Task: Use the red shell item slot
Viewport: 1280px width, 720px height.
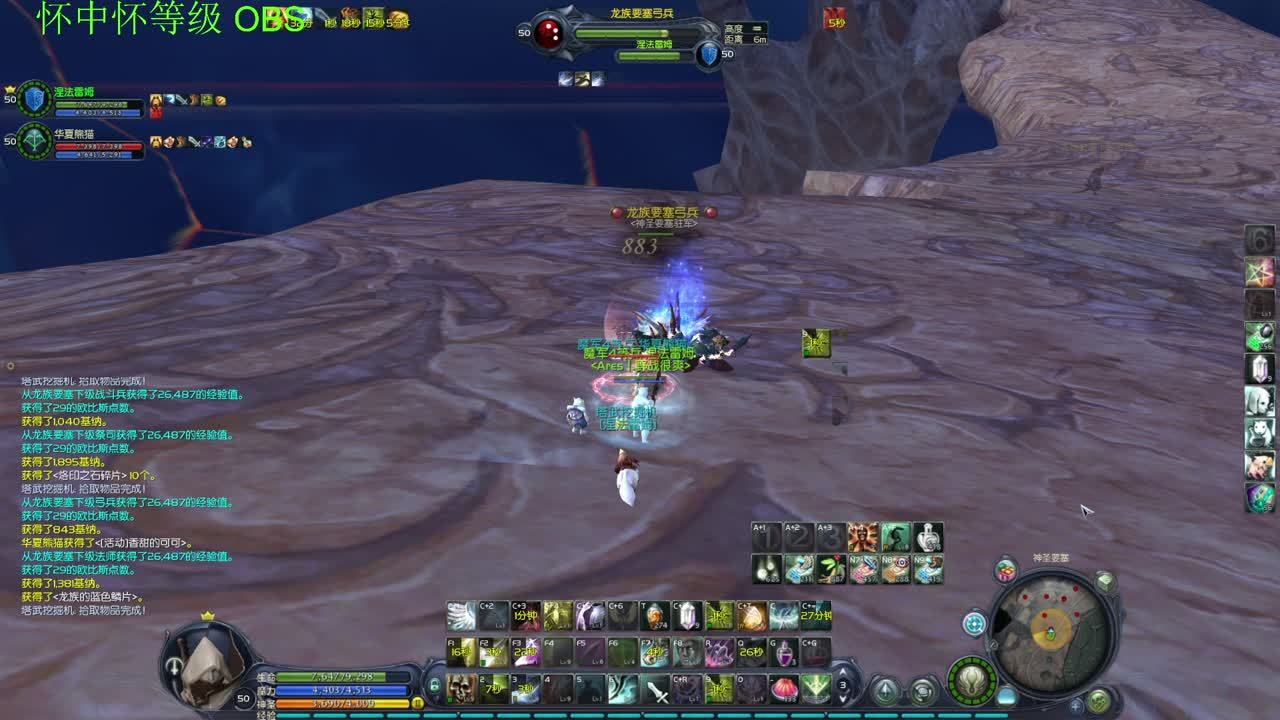Action: (783, 688)
